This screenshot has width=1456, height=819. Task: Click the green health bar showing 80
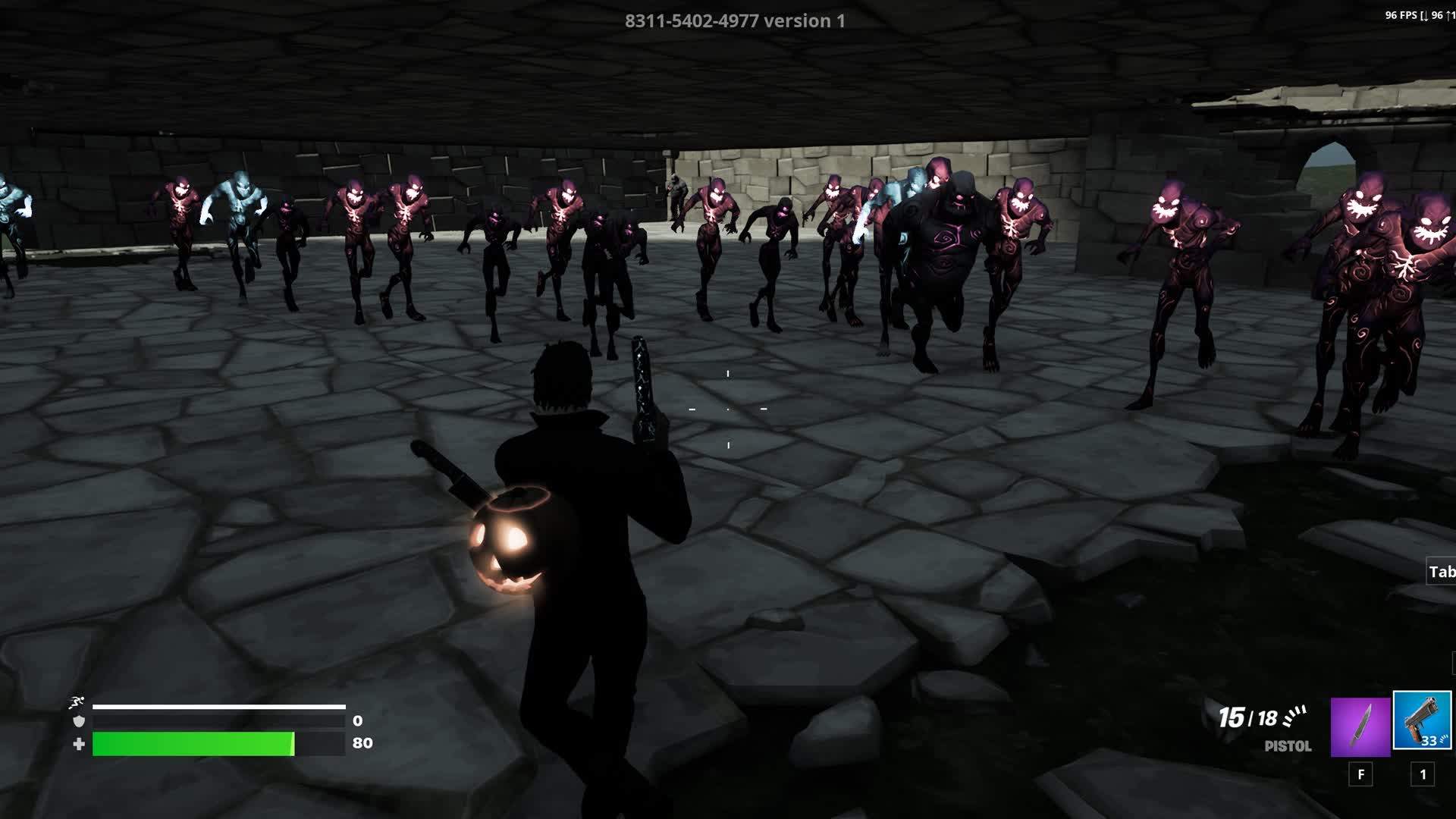(x=193, y=745)
